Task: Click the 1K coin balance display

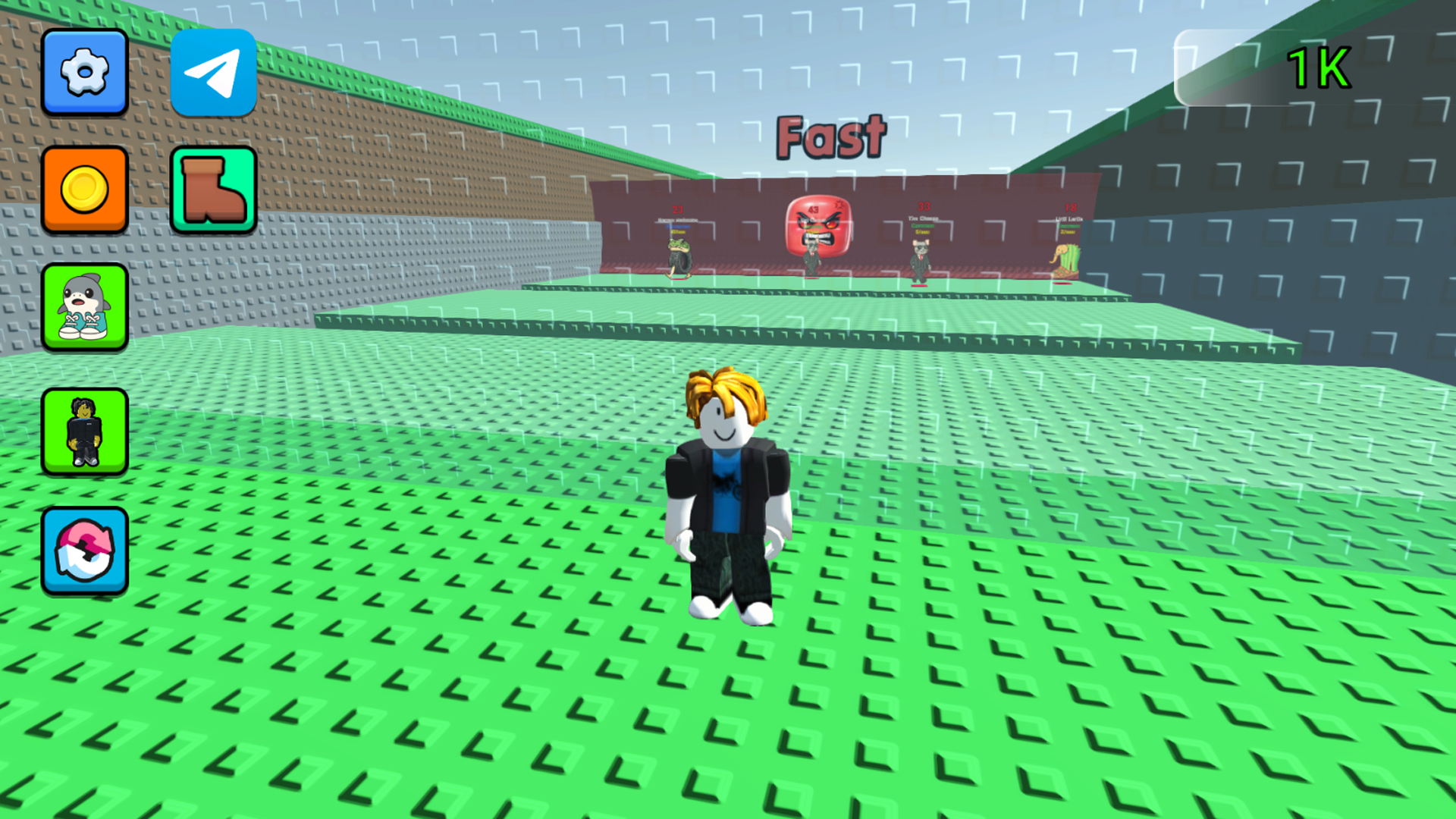Action: pyautogui.click(x=1319, y=67)
